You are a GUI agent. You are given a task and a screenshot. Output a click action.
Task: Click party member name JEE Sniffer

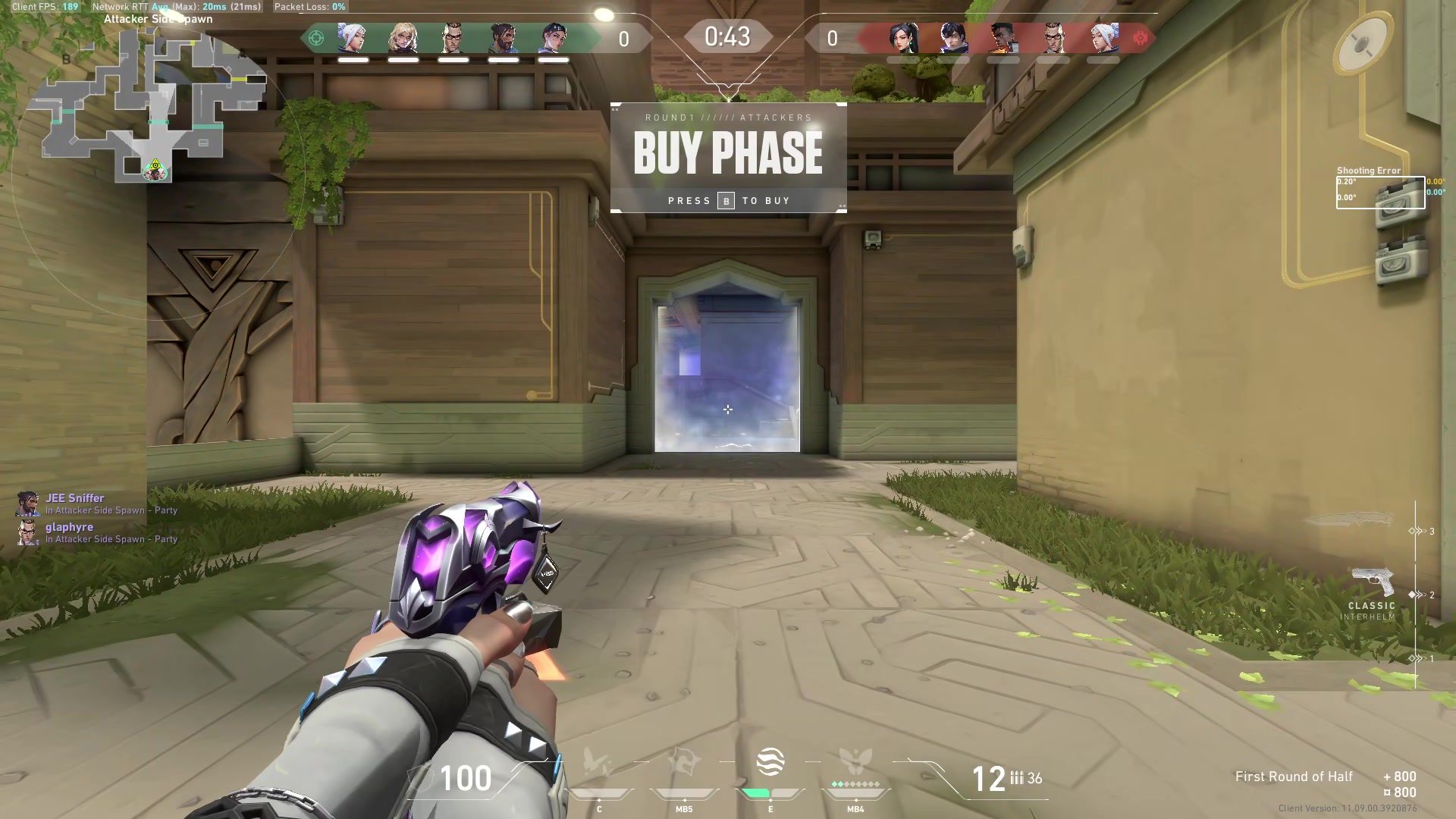[x=74, y=498]
